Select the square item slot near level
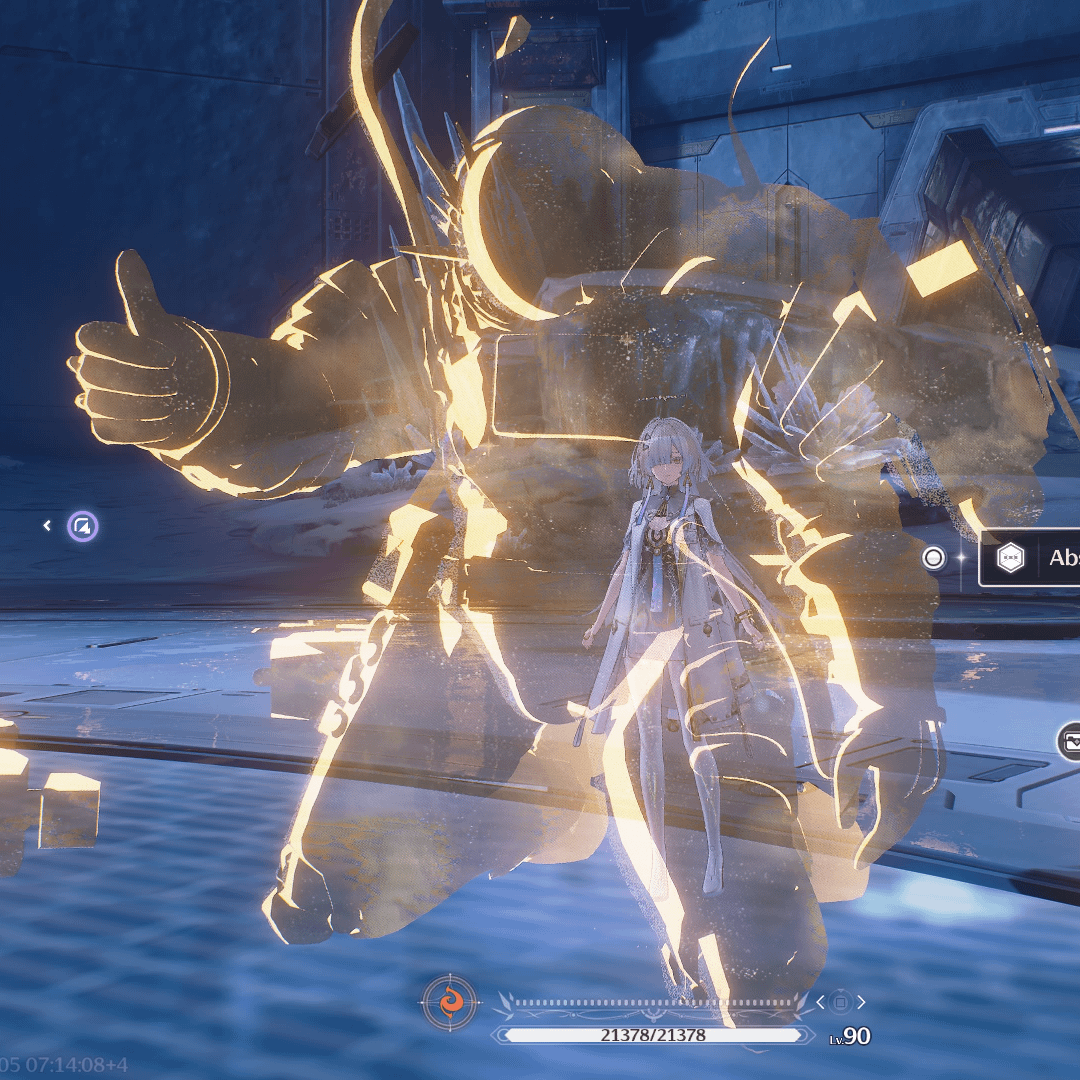 click(x=841, y=1002)
